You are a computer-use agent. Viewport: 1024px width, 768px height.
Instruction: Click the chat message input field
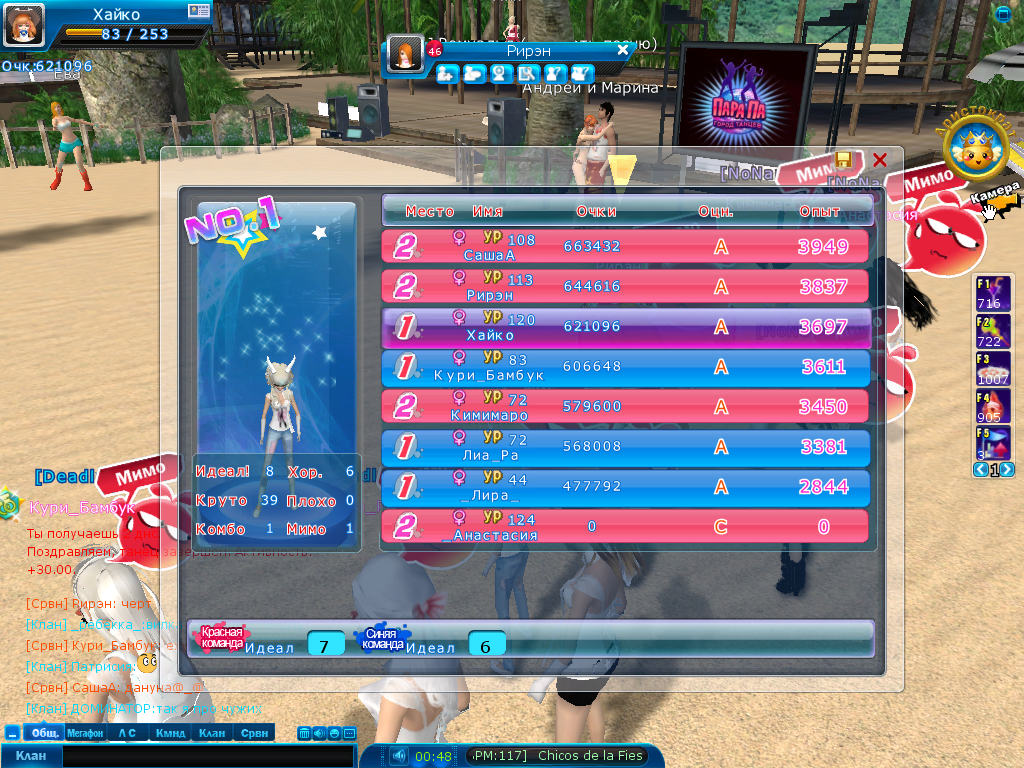pyautogui.click(x=200, y=756)
